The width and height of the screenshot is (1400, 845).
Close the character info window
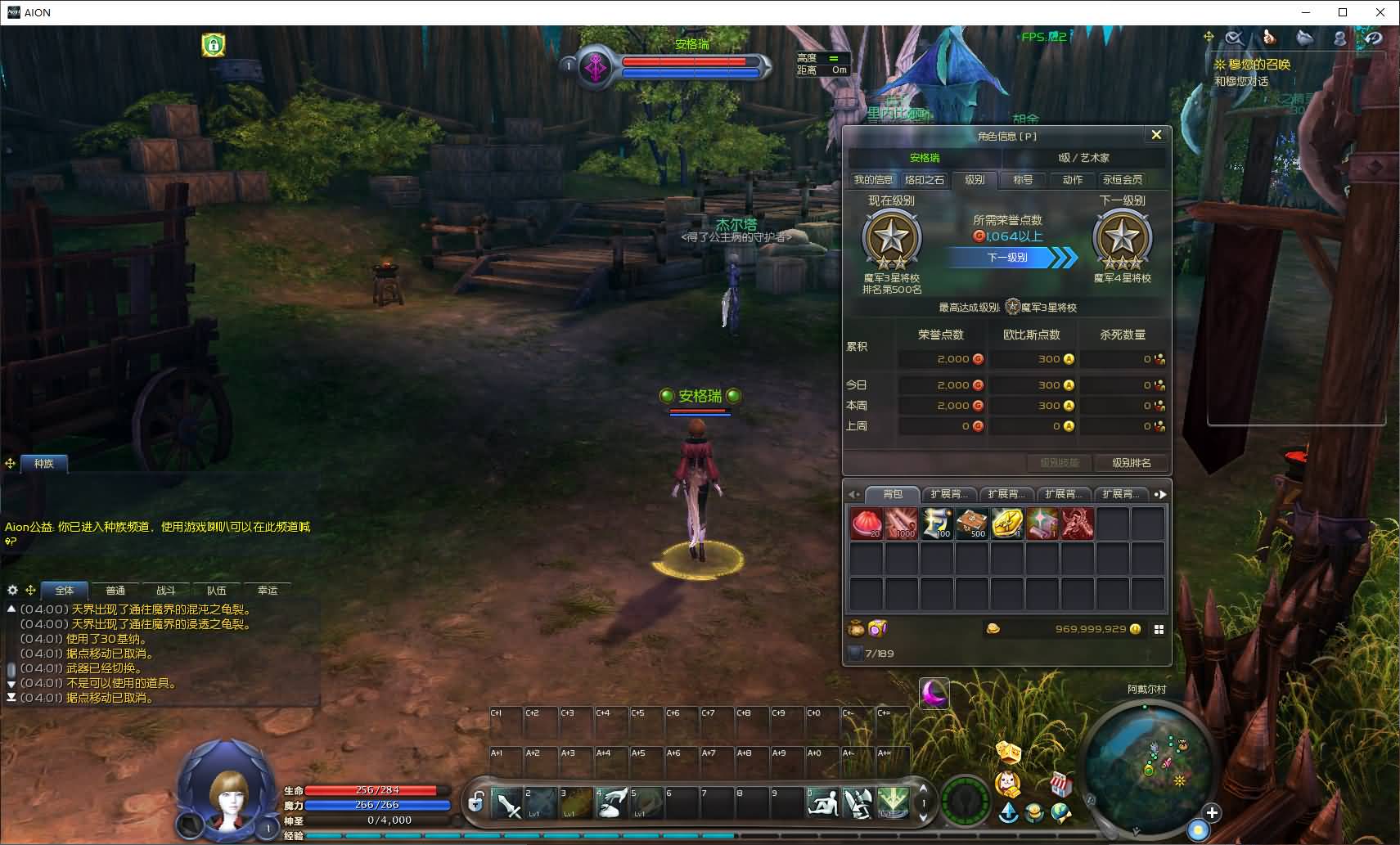tap(1155, 135)
